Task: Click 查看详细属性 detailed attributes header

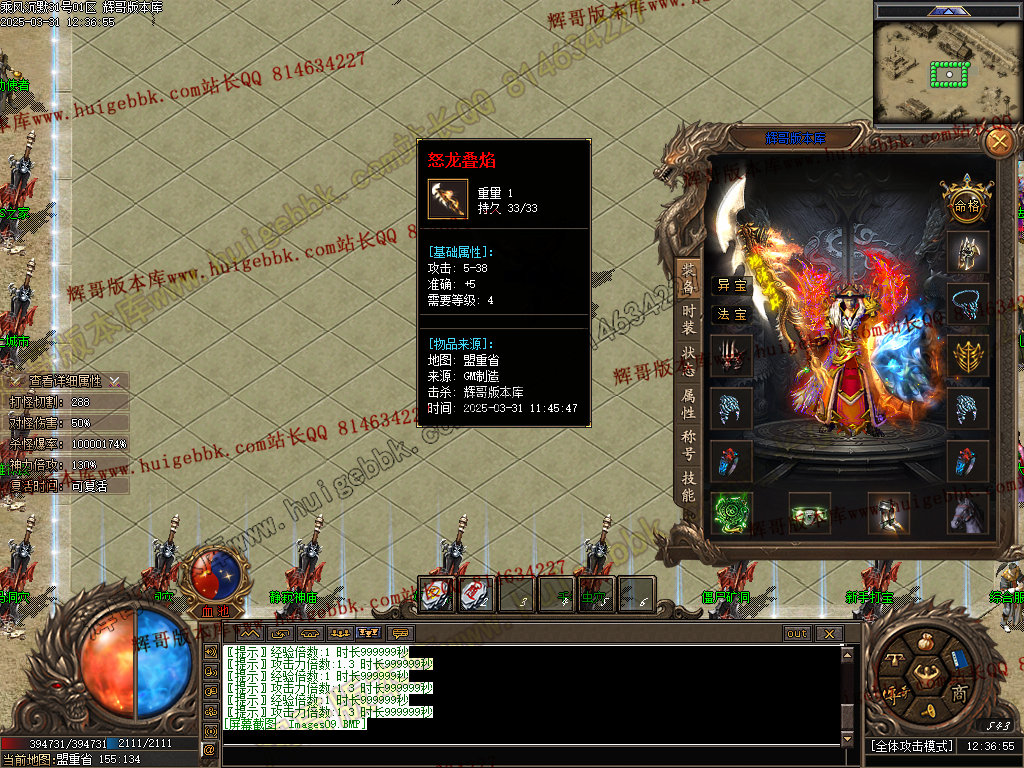Action: [65, 381]
